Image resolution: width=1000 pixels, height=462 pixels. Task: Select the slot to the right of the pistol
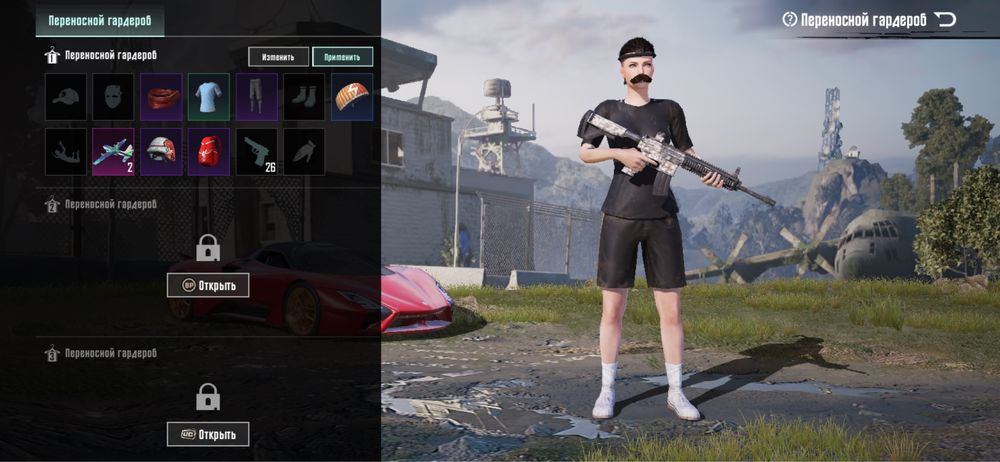(304, 152)
